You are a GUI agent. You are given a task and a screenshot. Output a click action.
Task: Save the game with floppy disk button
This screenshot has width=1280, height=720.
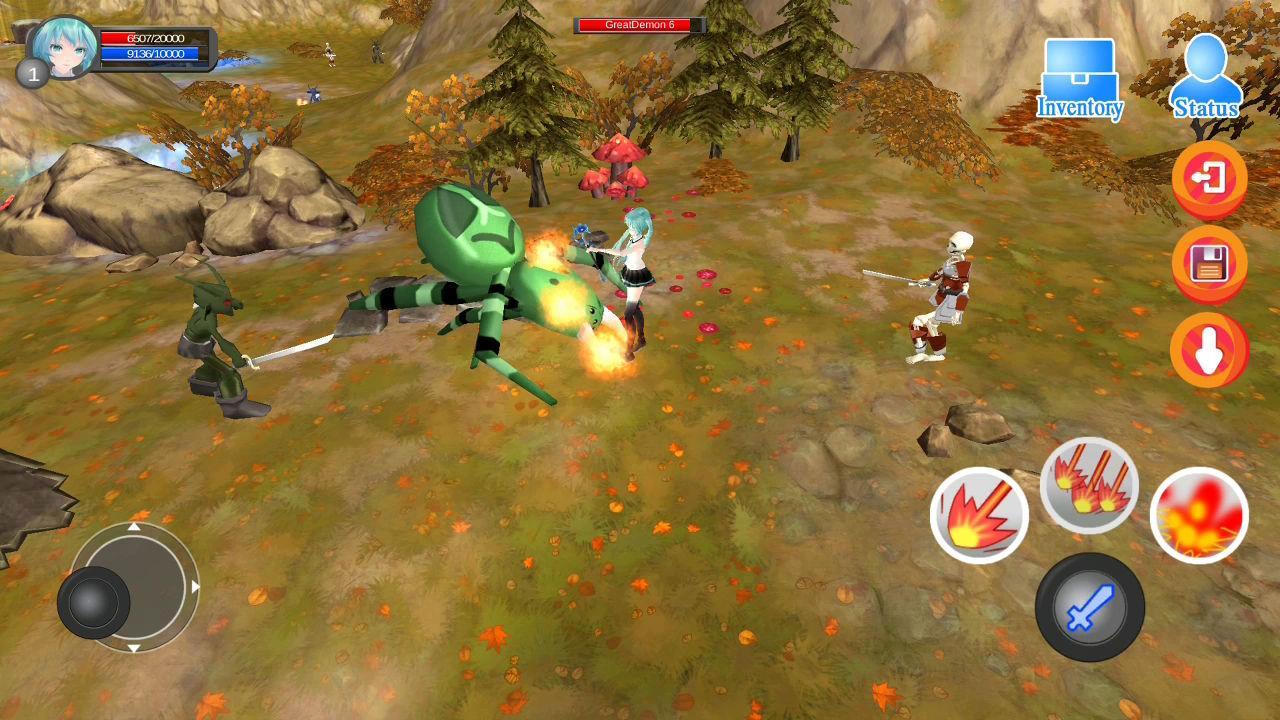(1209, 265)
